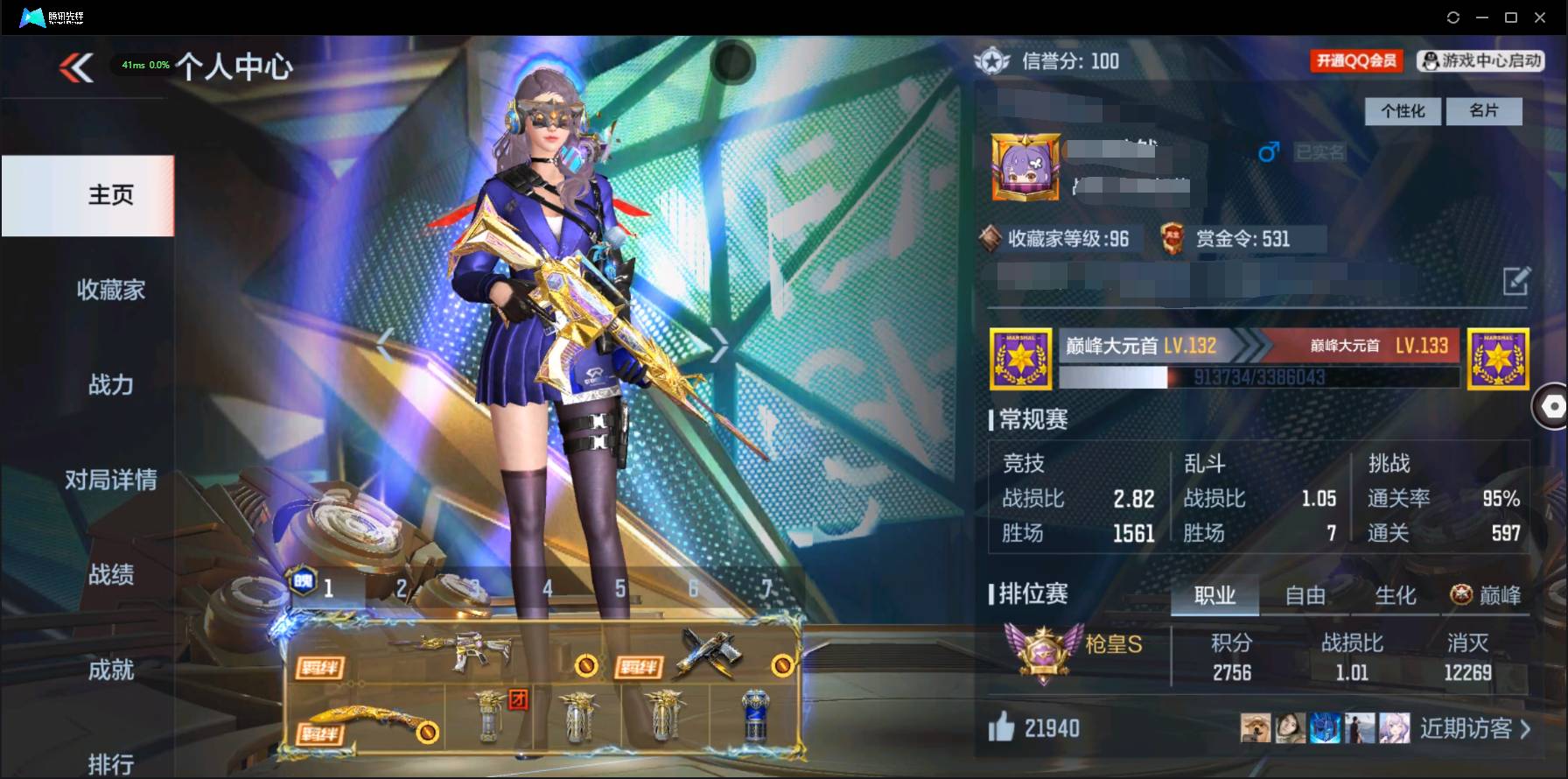Viewport: 1568px width, 779px height.
Task: Switch ranked mode to 生化
Action: [x=1396, y=595]
